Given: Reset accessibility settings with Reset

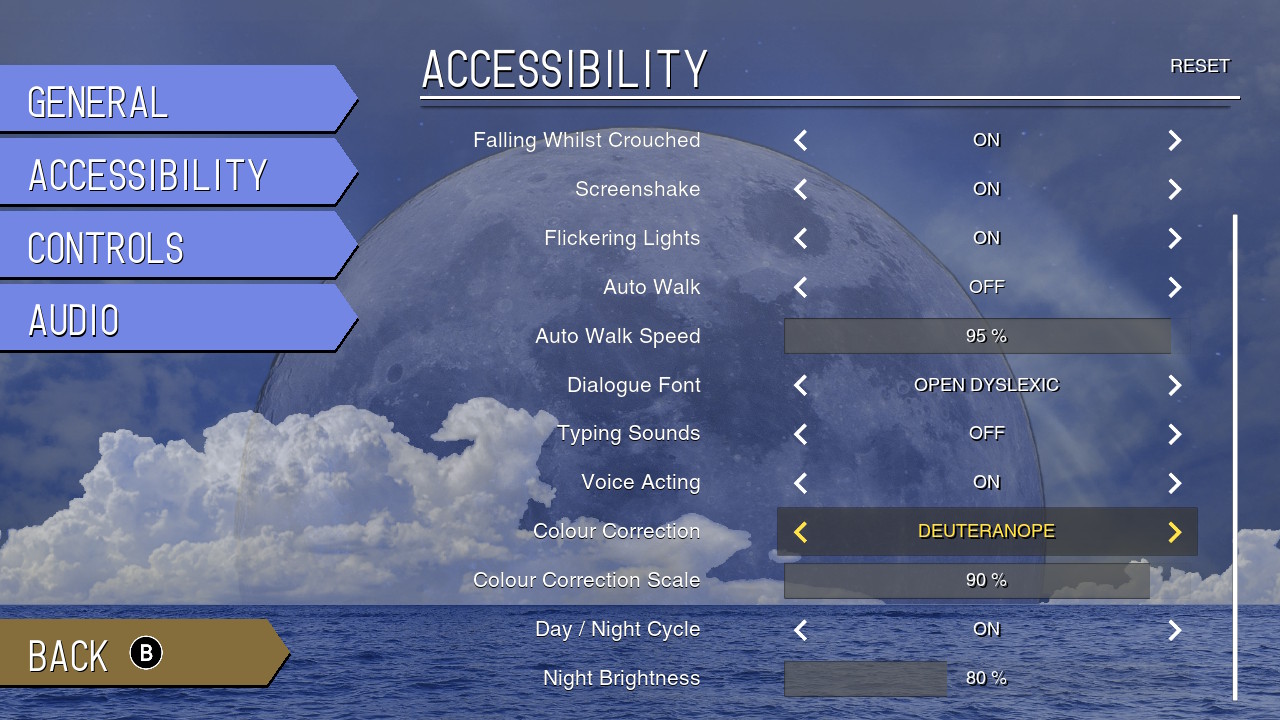Looking at the screenshot, I should [x=1199, y=66].
